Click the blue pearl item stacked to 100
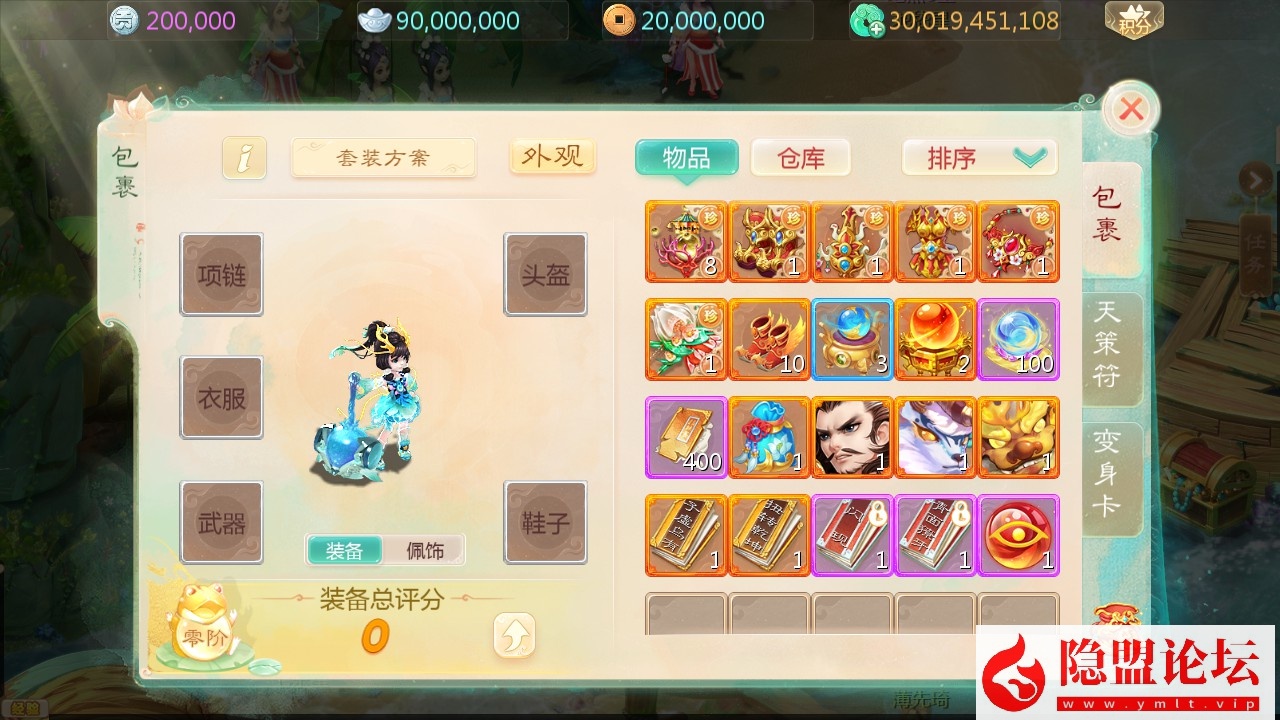Image resolution: width=1280 pixels, height=720 pixels. coord(1019,338)
